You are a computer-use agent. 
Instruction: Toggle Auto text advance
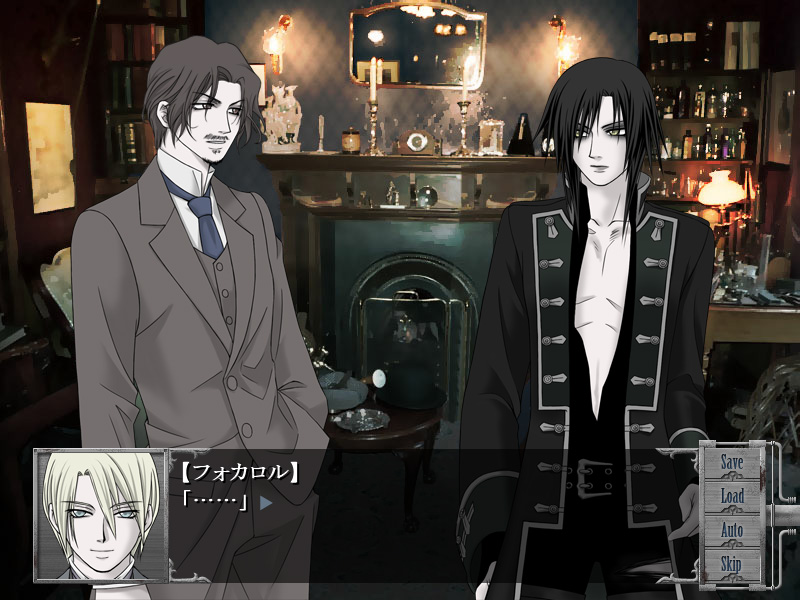coord(732,530)
